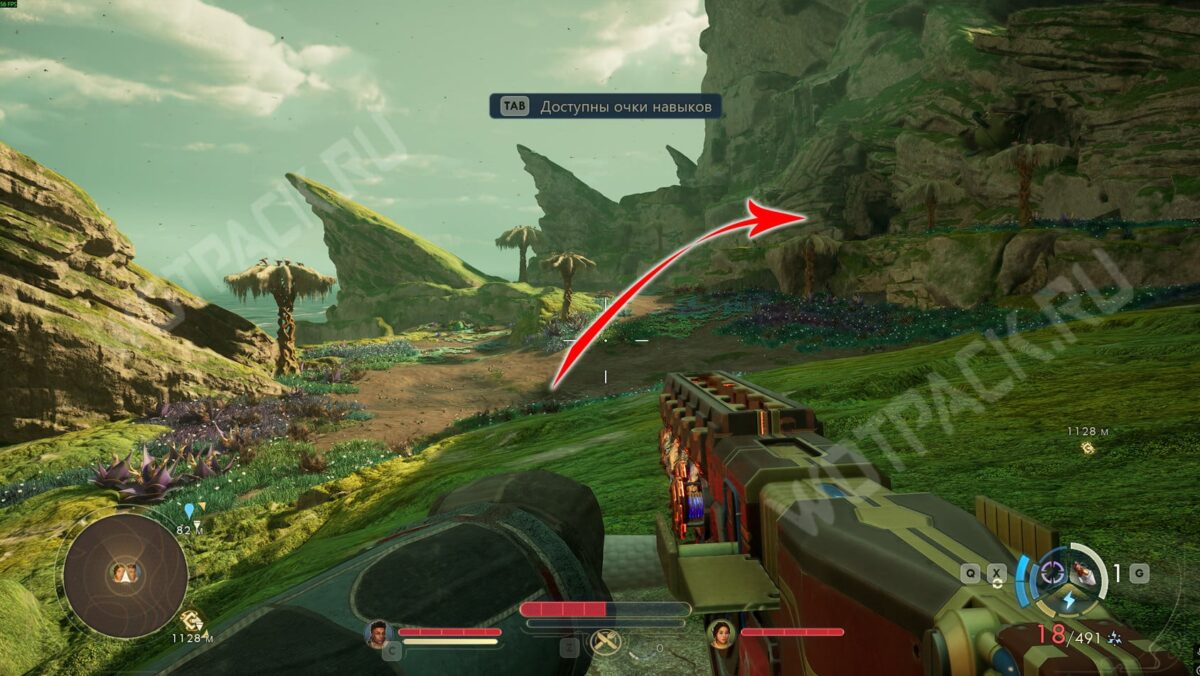Click the floating quest marker over the grass
The image size is (1200, 676).
point(1087,448)
